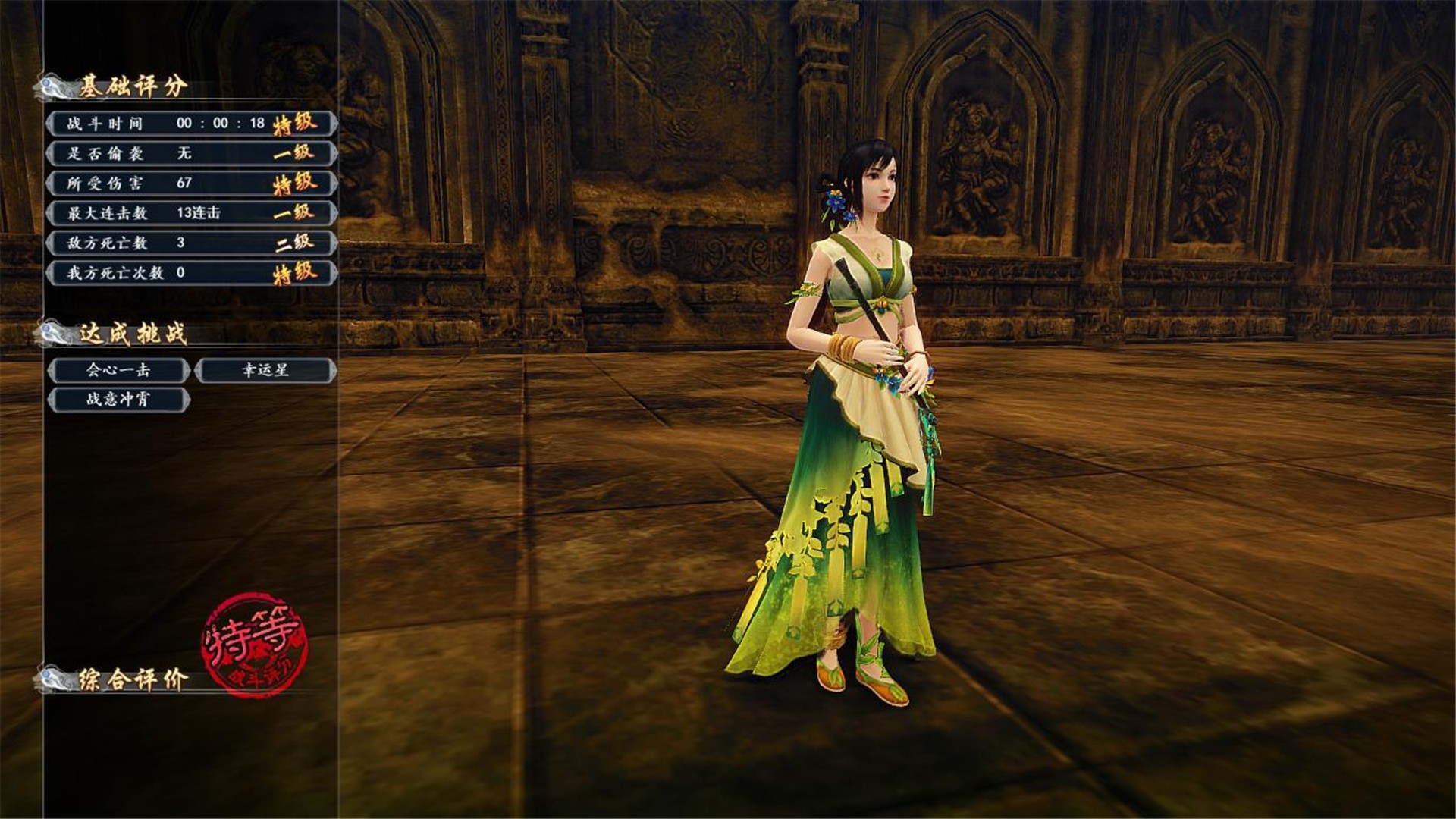Select the 会心一击 challenge badge
The width and height of the screenshot is (1456, 819).
tap(118, 370)
